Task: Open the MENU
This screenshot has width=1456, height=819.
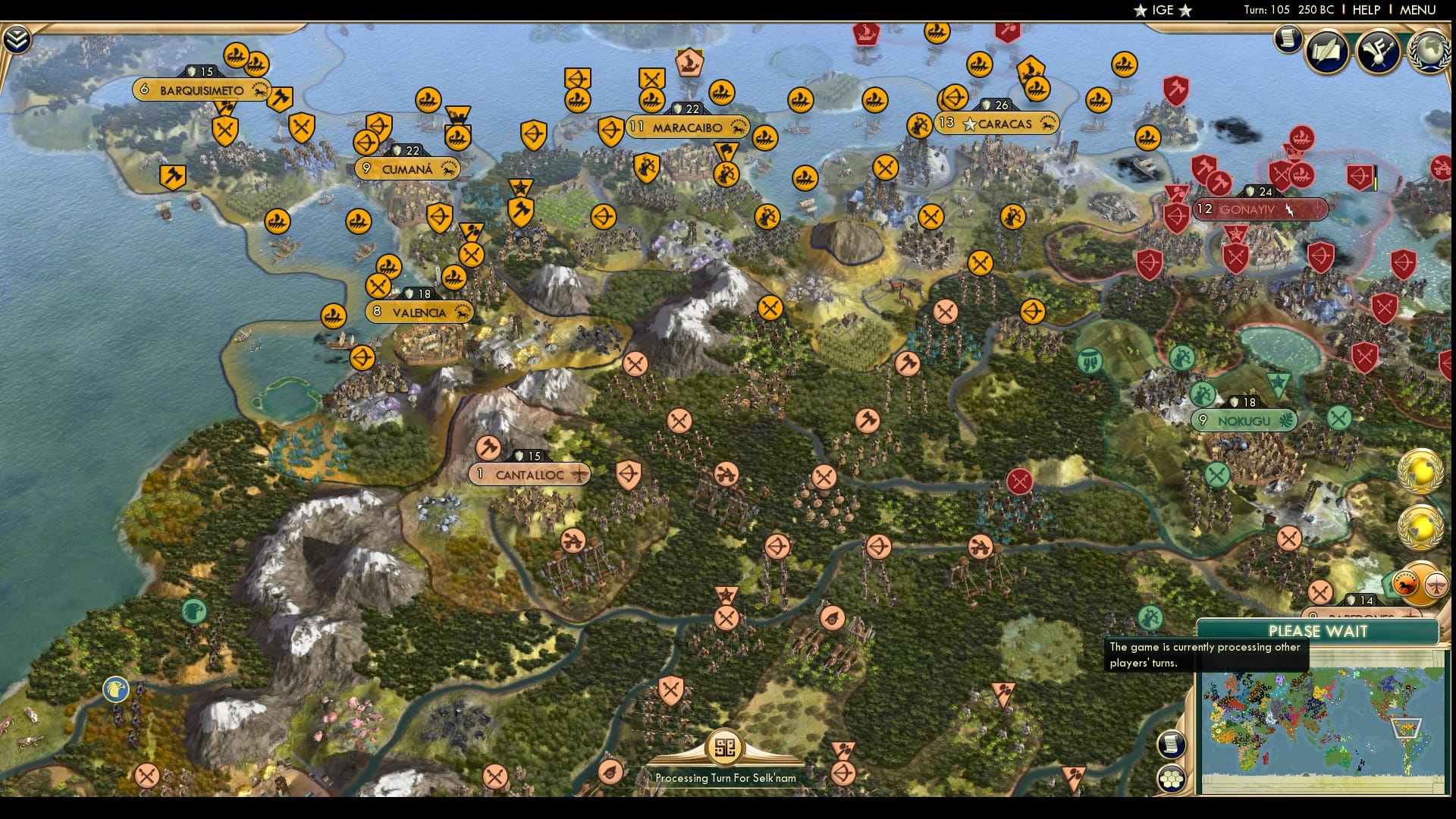Action: click(1419, 10)
